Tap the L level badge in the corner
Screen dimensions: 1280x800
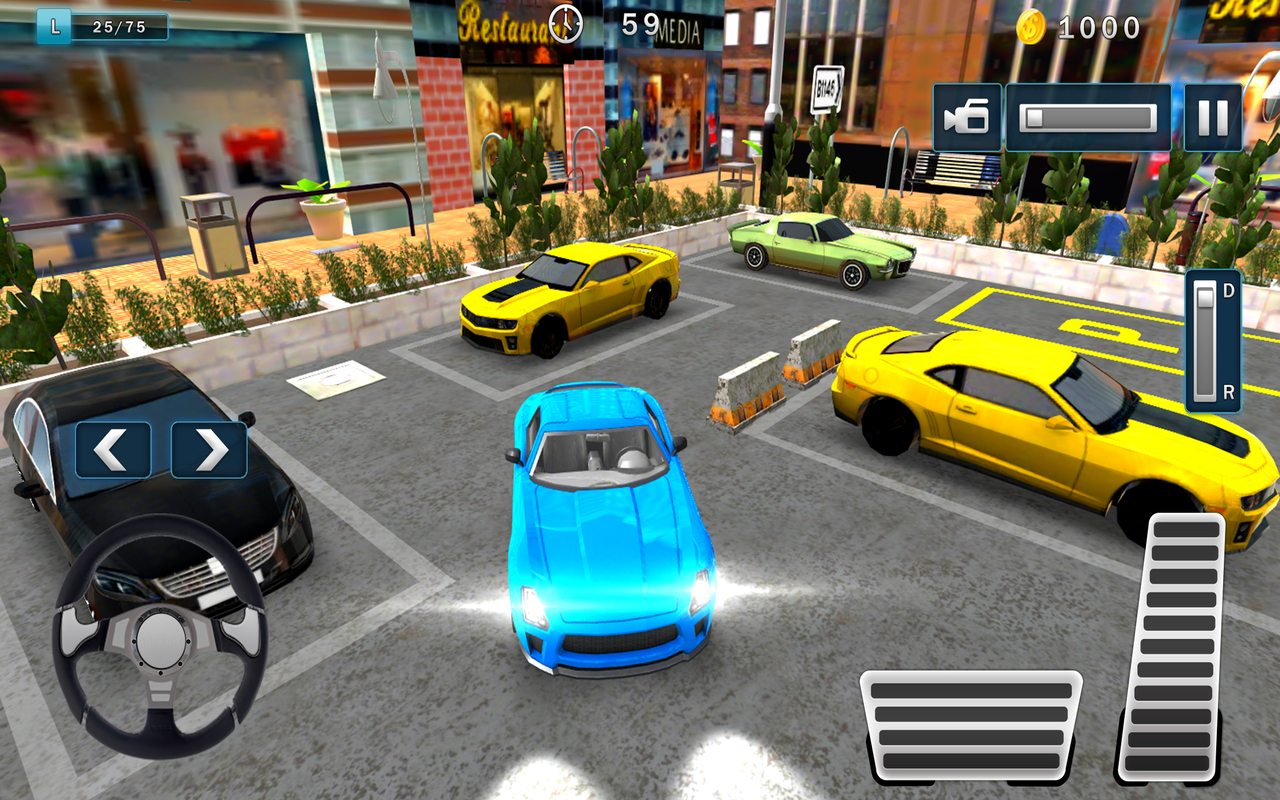52,27
